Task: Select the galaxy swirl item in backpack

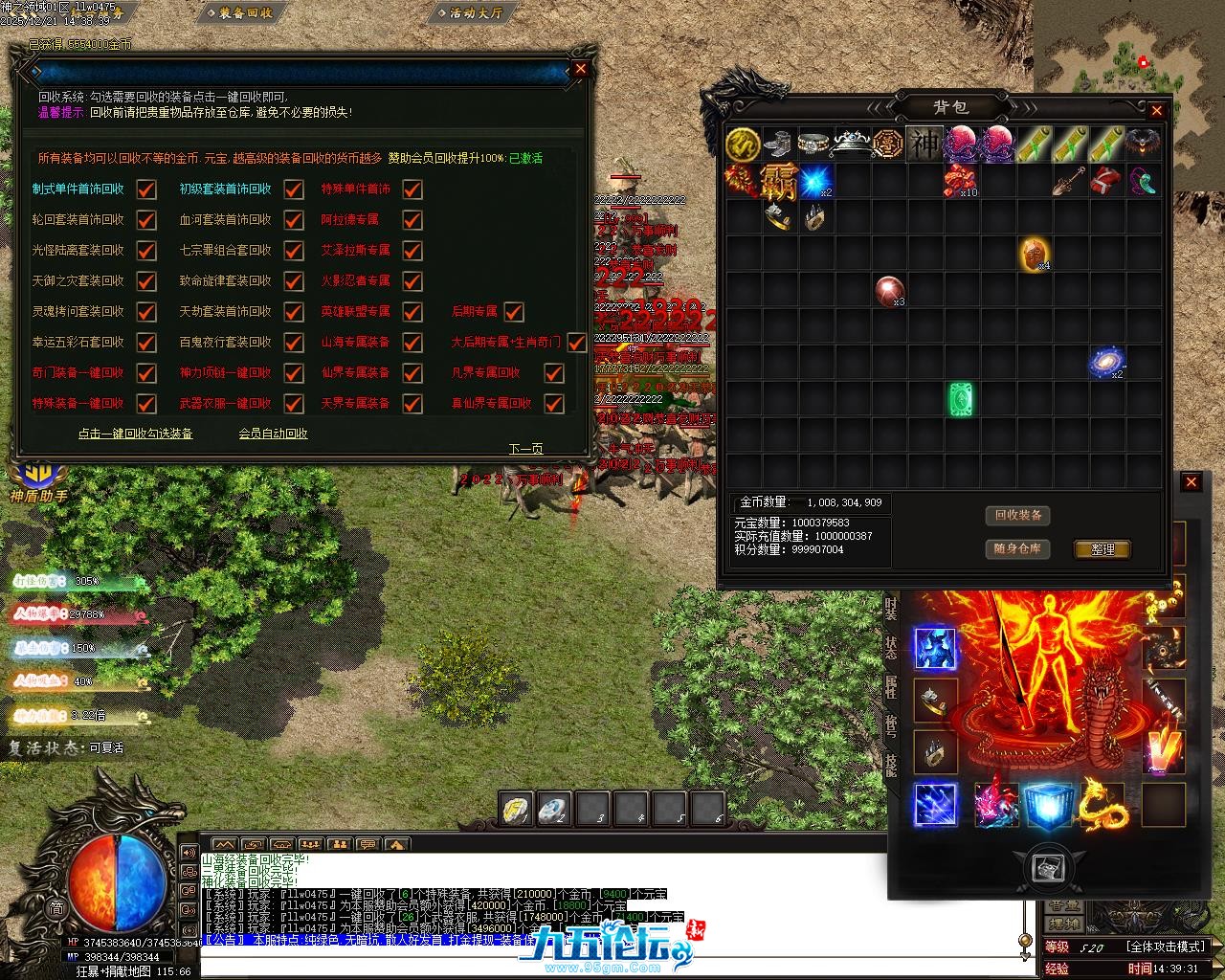Action: click(1106, 363)
